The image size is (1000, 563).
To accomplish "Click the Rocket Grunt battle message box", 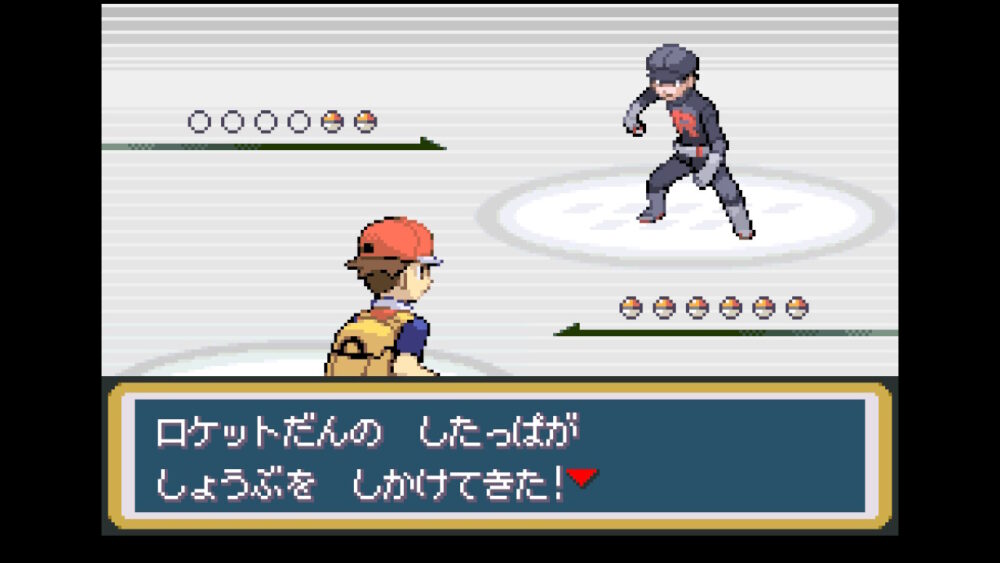I will pyautogui.click(x=499, y=455).
